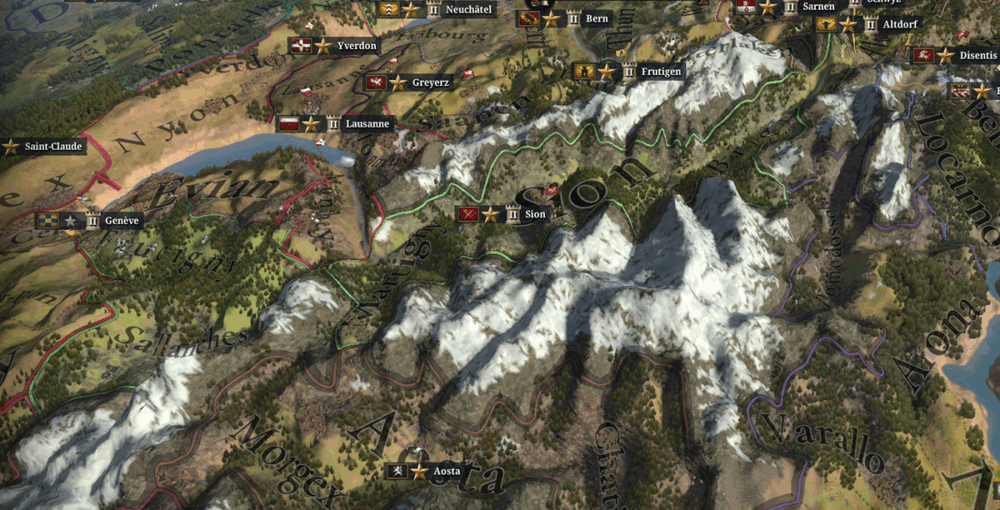1000x510 pixels.
Task: Select the Saint-Claude location label
Action: coord(52,146)
